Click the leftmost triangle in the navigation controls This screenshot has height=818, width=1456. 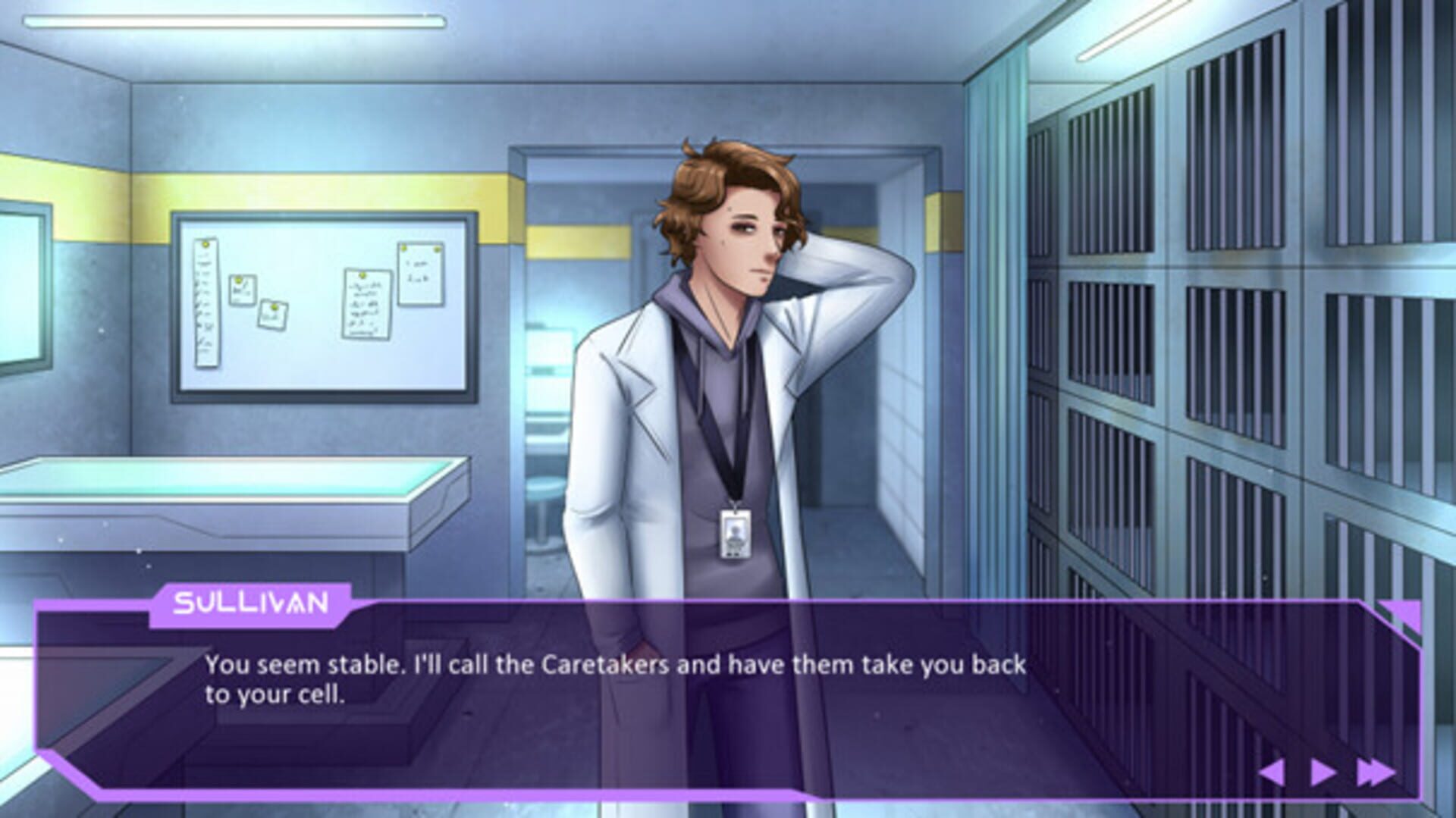coord(1272,772)
